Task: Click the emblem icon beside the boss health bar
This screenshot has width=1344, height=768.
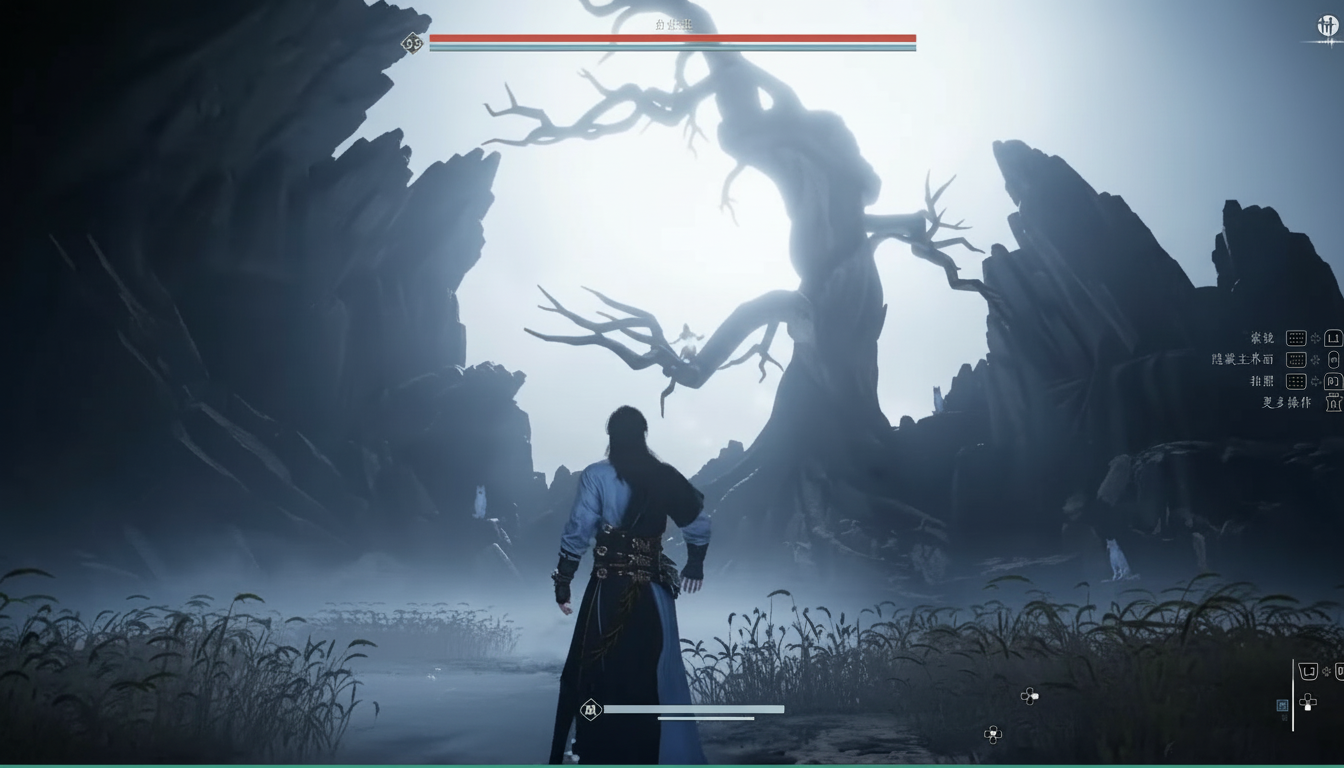Action: coord(412,43)
